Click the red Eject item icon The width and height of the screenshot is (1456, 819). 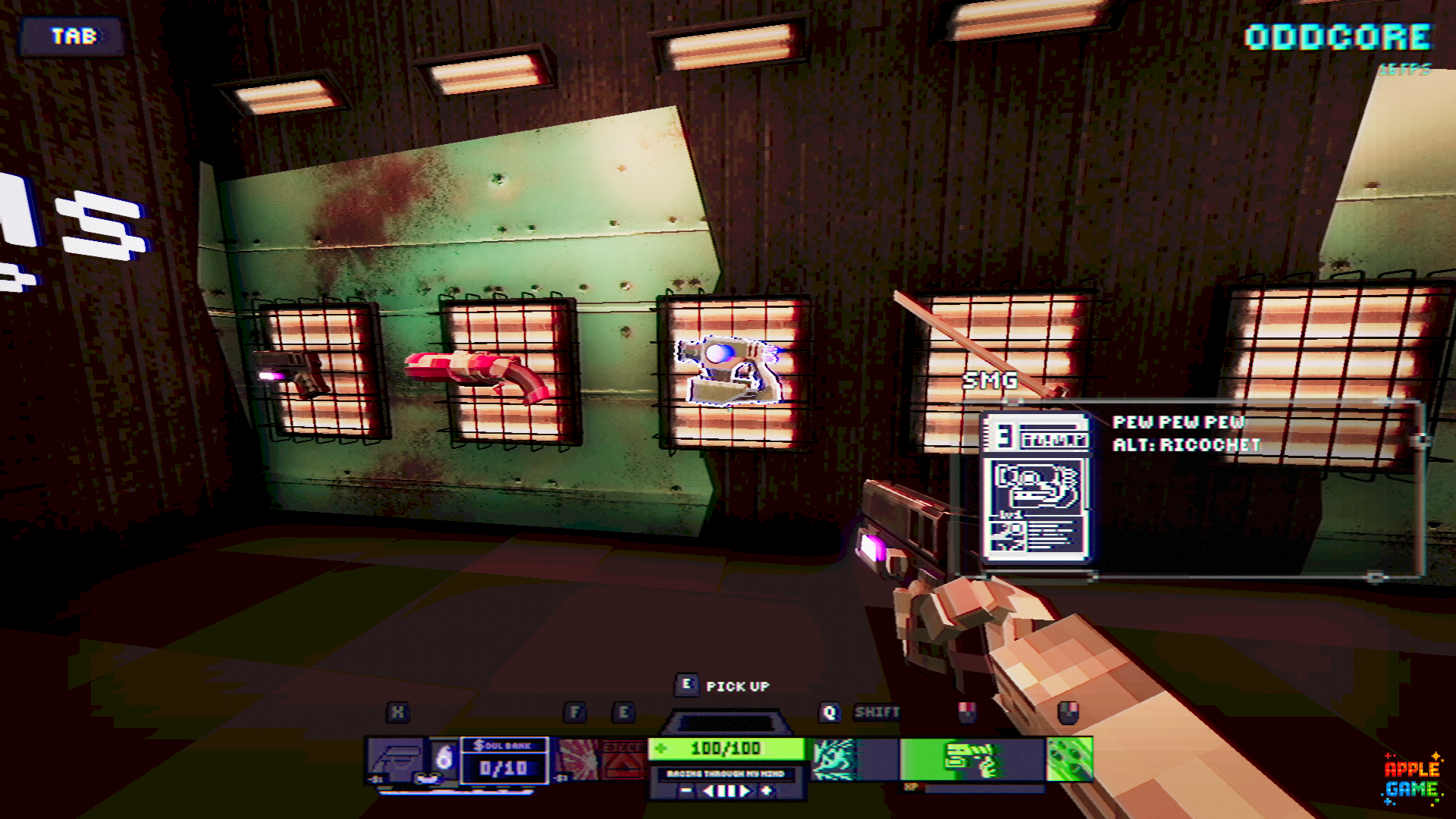pos(624,759)
